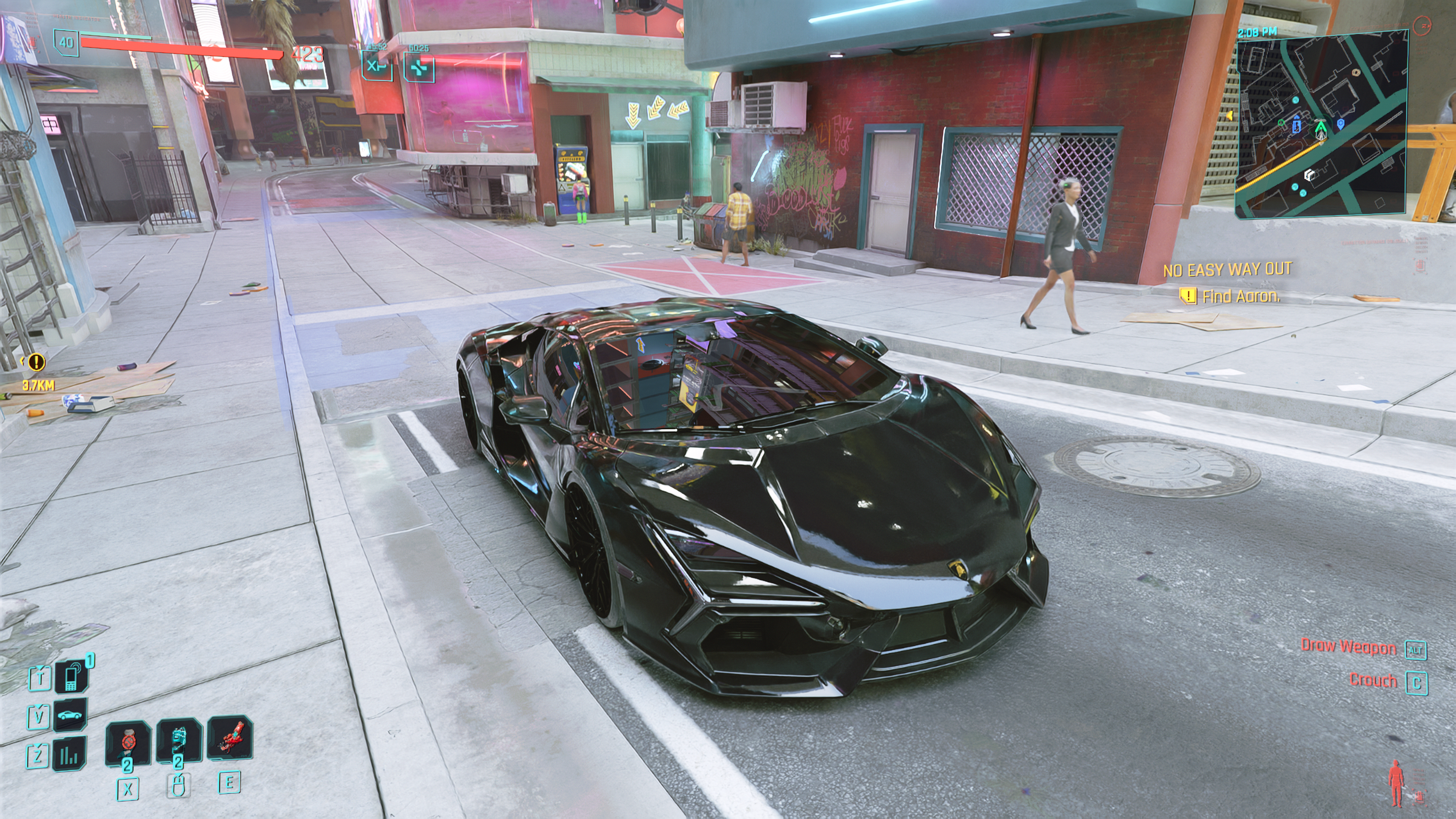The width and height of the screenshot is (1456, 819).
Task: Click the blue location pin on minimap
Action: click(x=1340, y=123)
